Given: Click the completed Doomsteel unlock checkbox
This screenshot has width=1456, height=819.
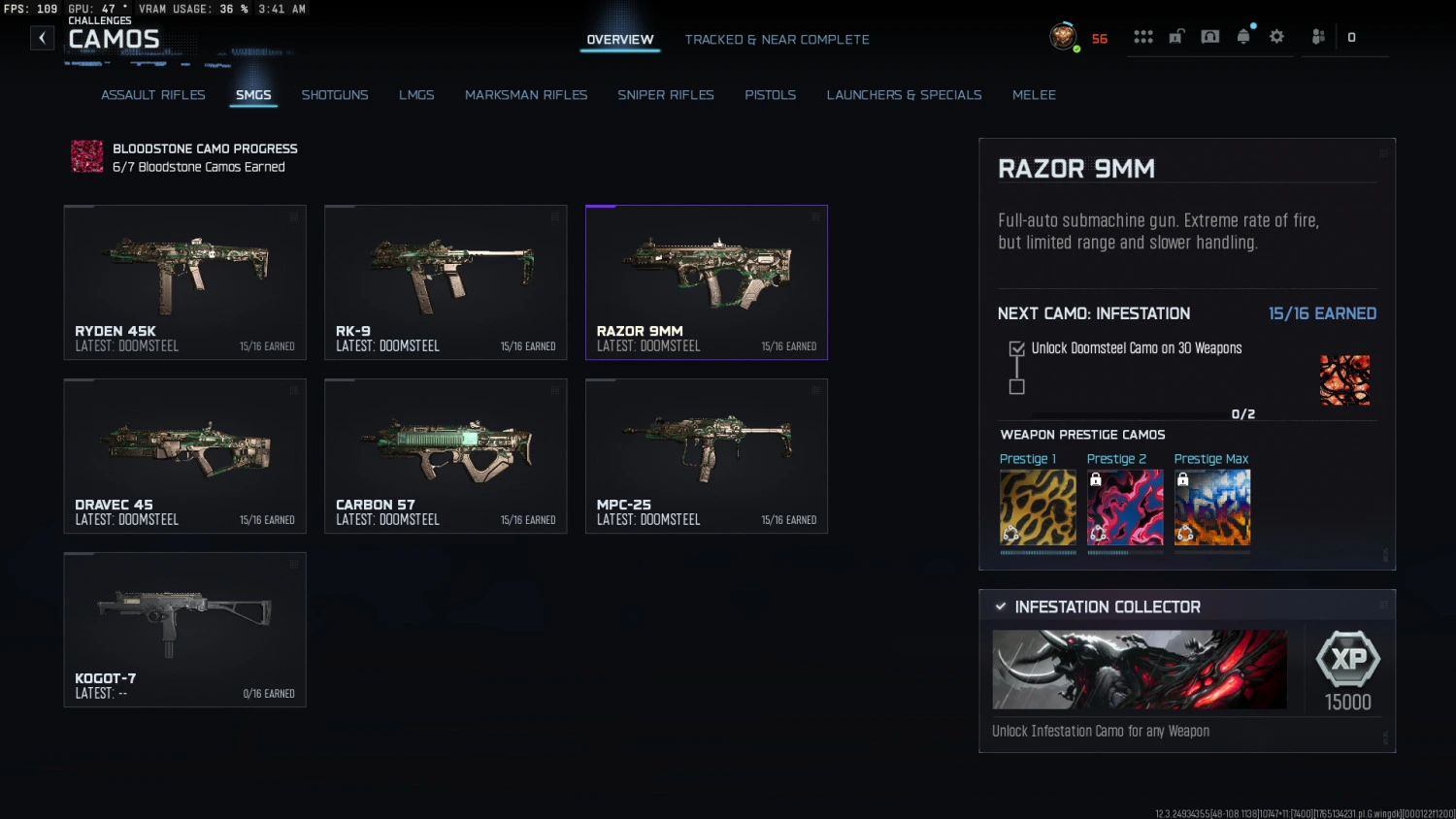Looking at the screenshot, I should click(x=1015, y=347).
